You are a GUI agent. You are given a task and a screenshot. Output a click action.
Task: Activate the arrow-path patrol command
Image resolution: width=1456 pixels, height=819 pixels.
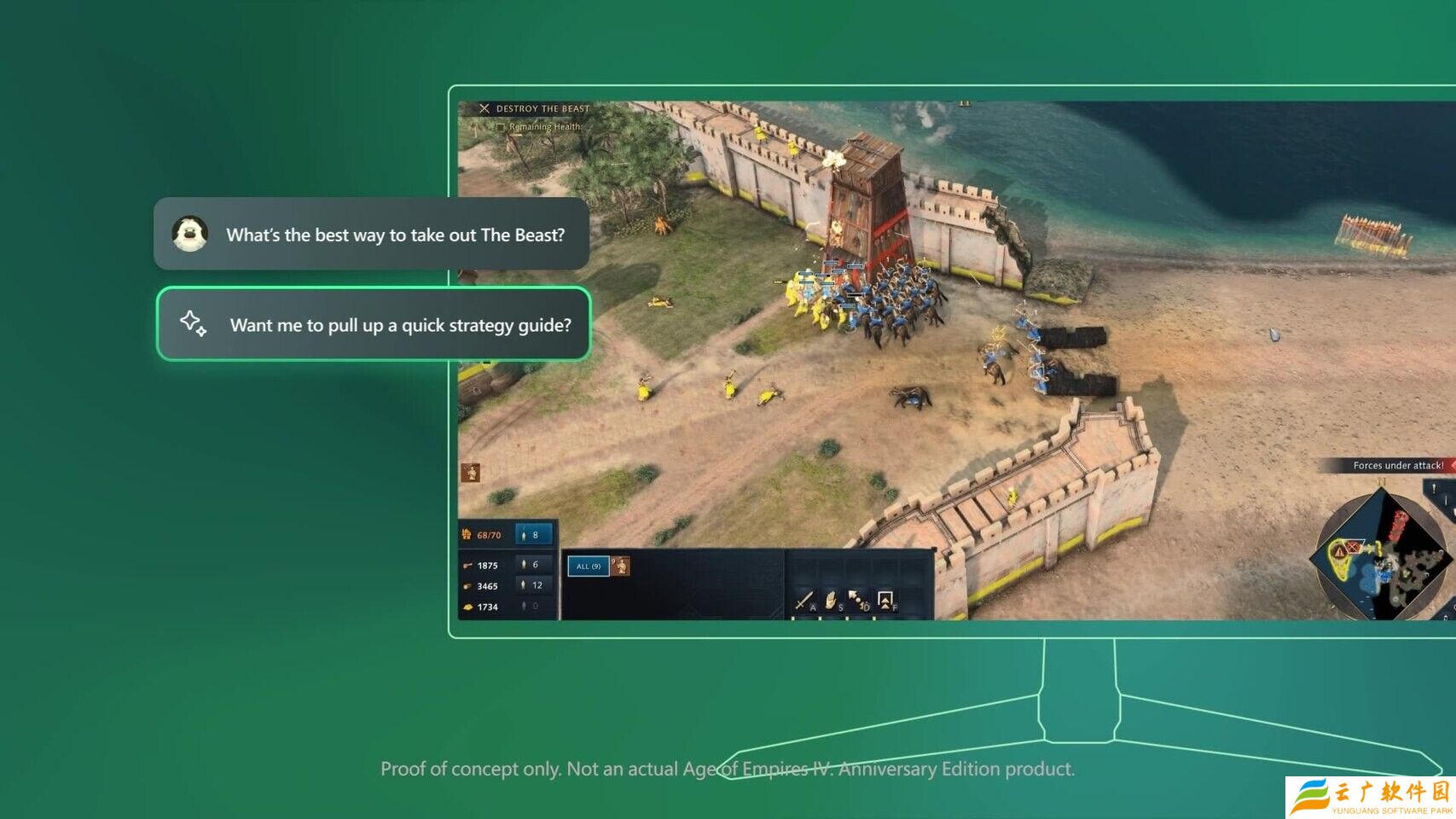coord(857,601)
